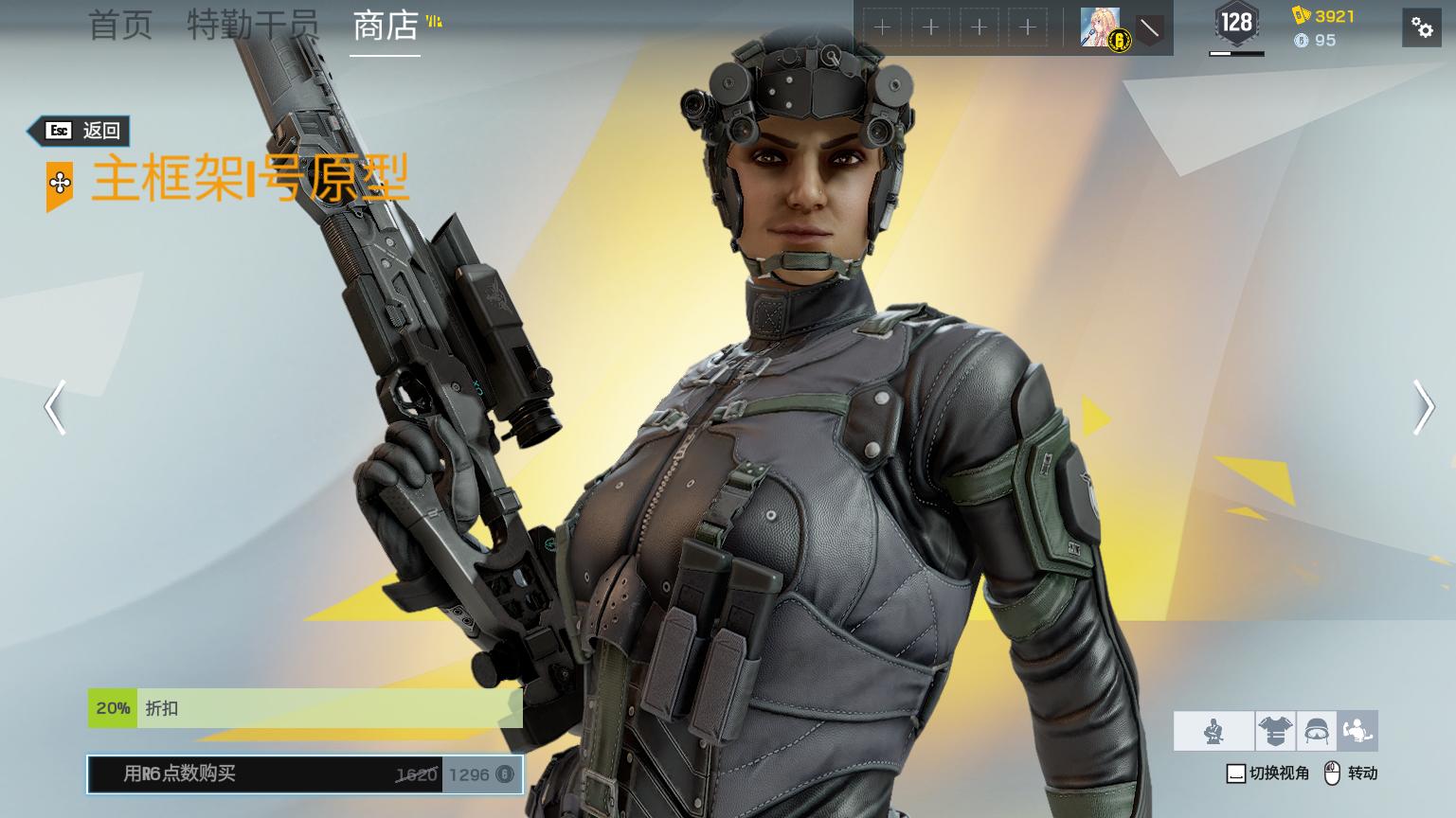Viewport: 1456px width, 818px height.
Task: View the crouching operator pose preview
Action: [1213, 731]
